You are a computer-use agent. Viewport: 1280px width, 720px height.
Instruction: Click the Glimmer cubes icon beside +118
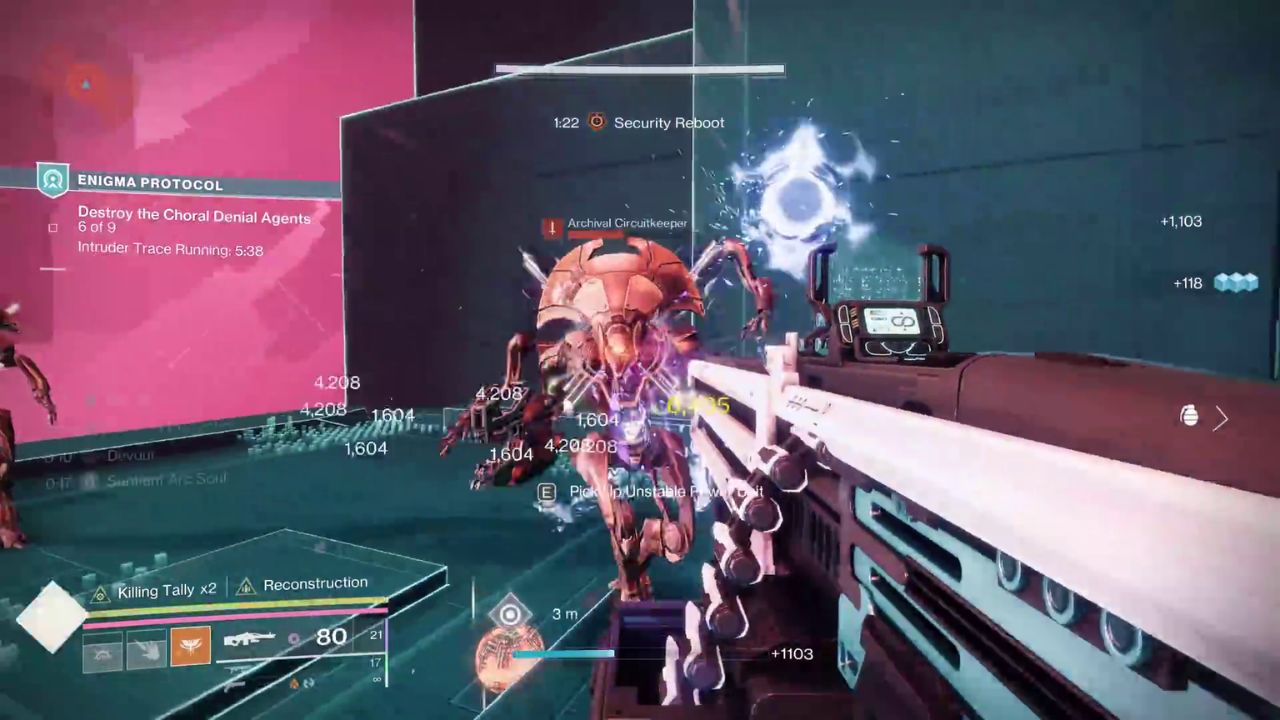tap(1237, 283)
